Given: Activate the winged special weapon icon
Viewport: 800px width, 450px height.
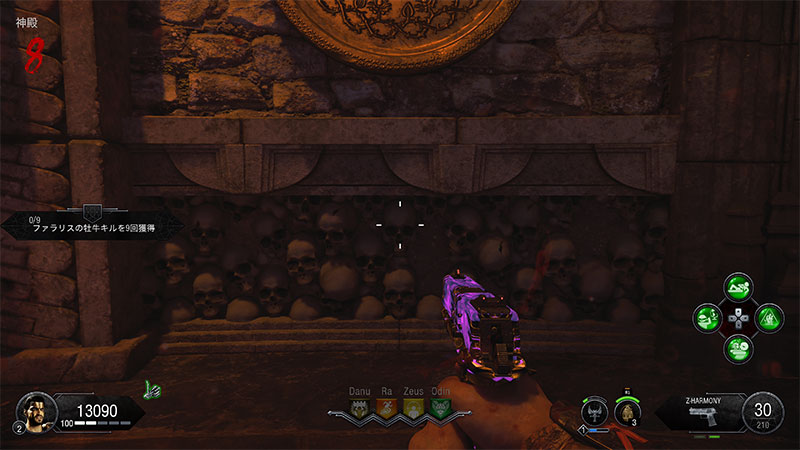Looking at the screenshot, I should point(594,411).
